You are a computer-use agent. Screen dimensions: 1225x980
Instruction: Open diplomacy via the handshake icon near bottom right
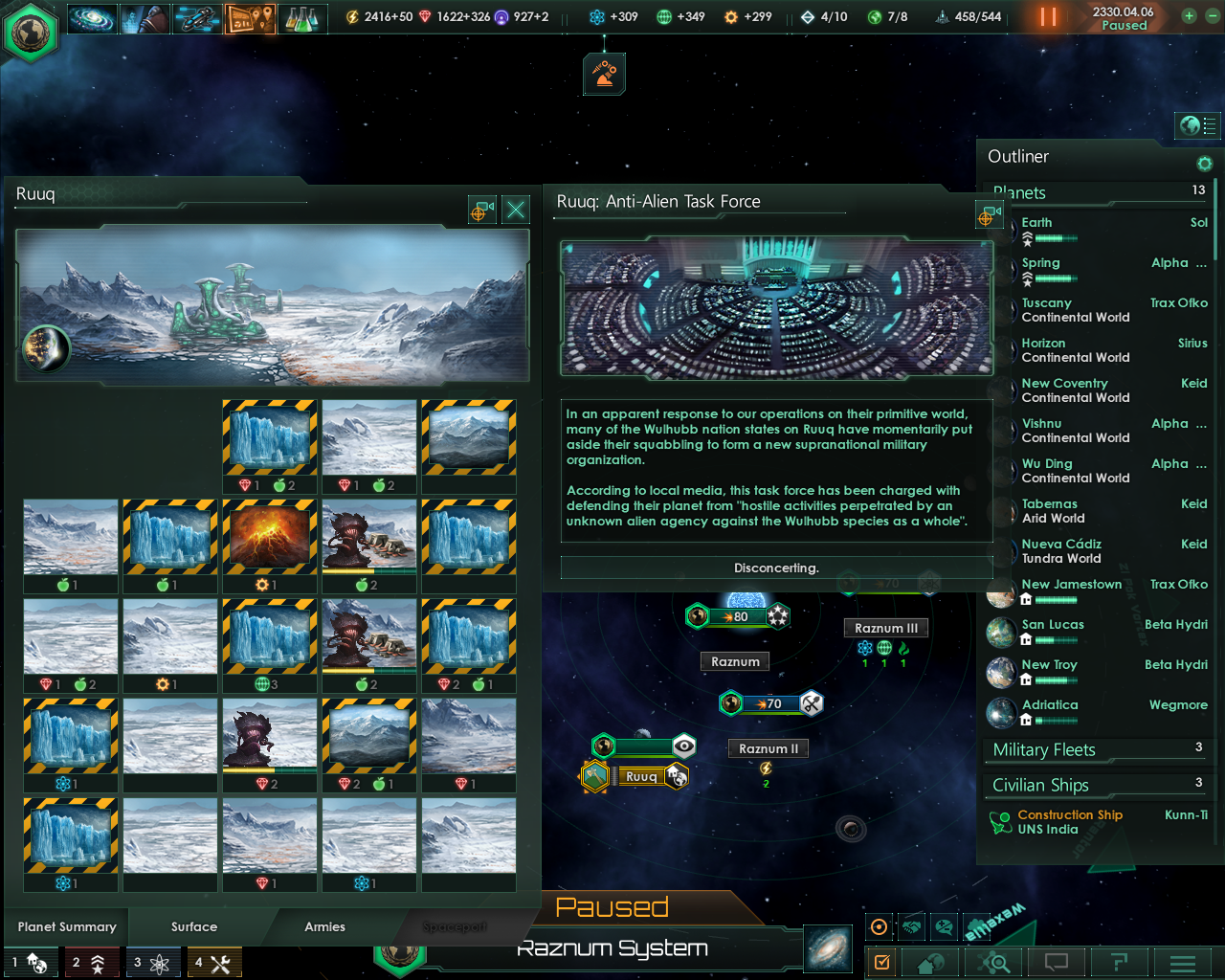pos(912,925)
